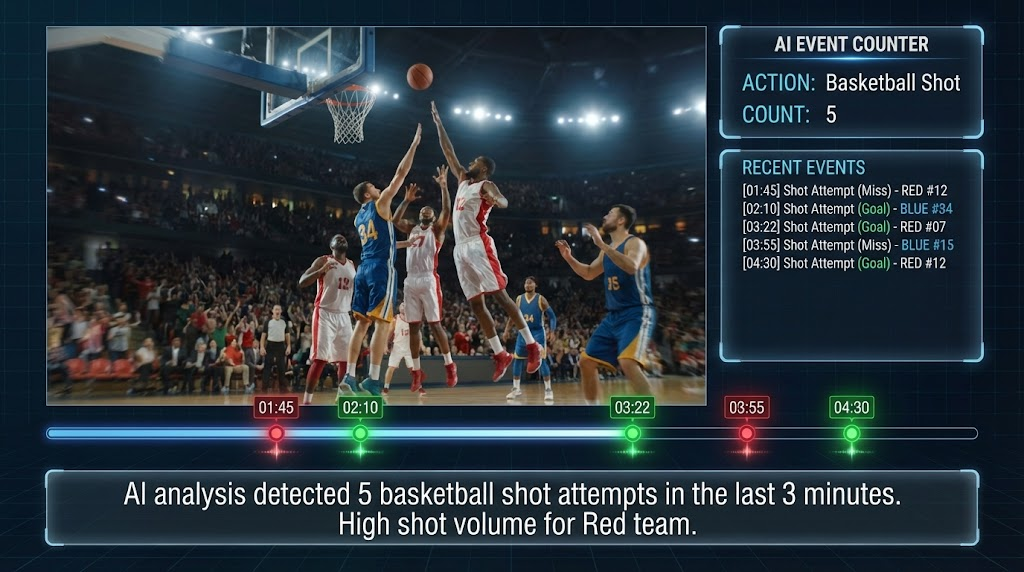The width and height of the screenshot is (1024, 572).
Task: Click the red 03:55 timeline marker
Action: tap(746, 433)
